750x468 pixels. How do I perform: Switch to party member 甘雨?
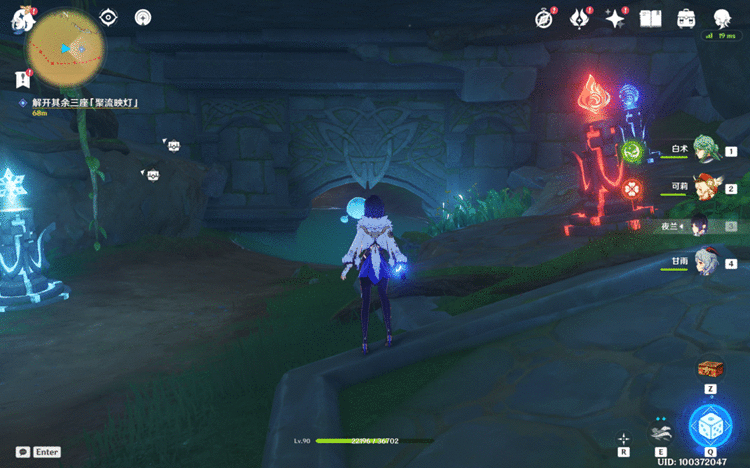point(706,263)
